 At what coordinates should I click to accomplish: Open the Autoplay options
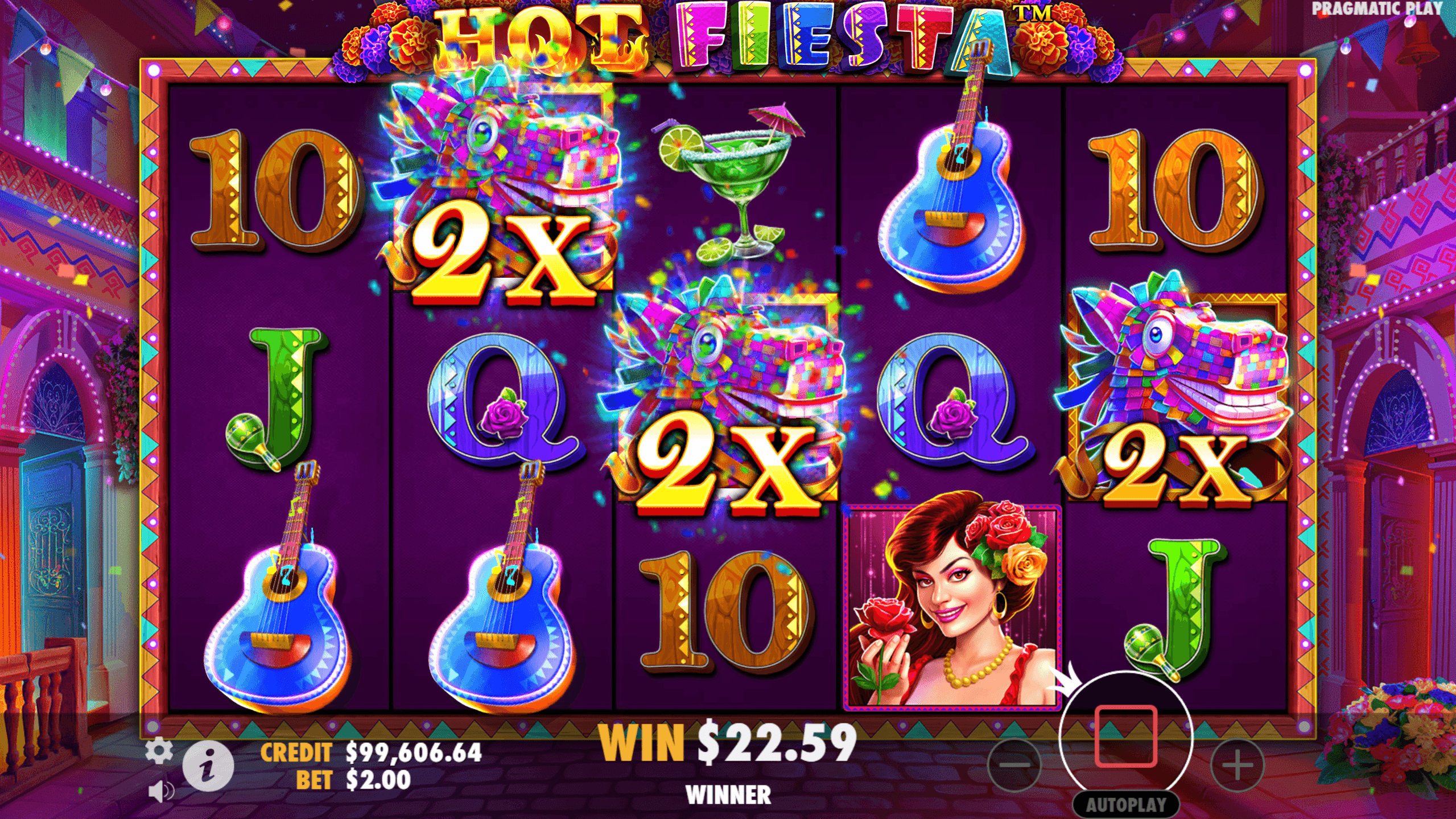[x=1125, y=805]
